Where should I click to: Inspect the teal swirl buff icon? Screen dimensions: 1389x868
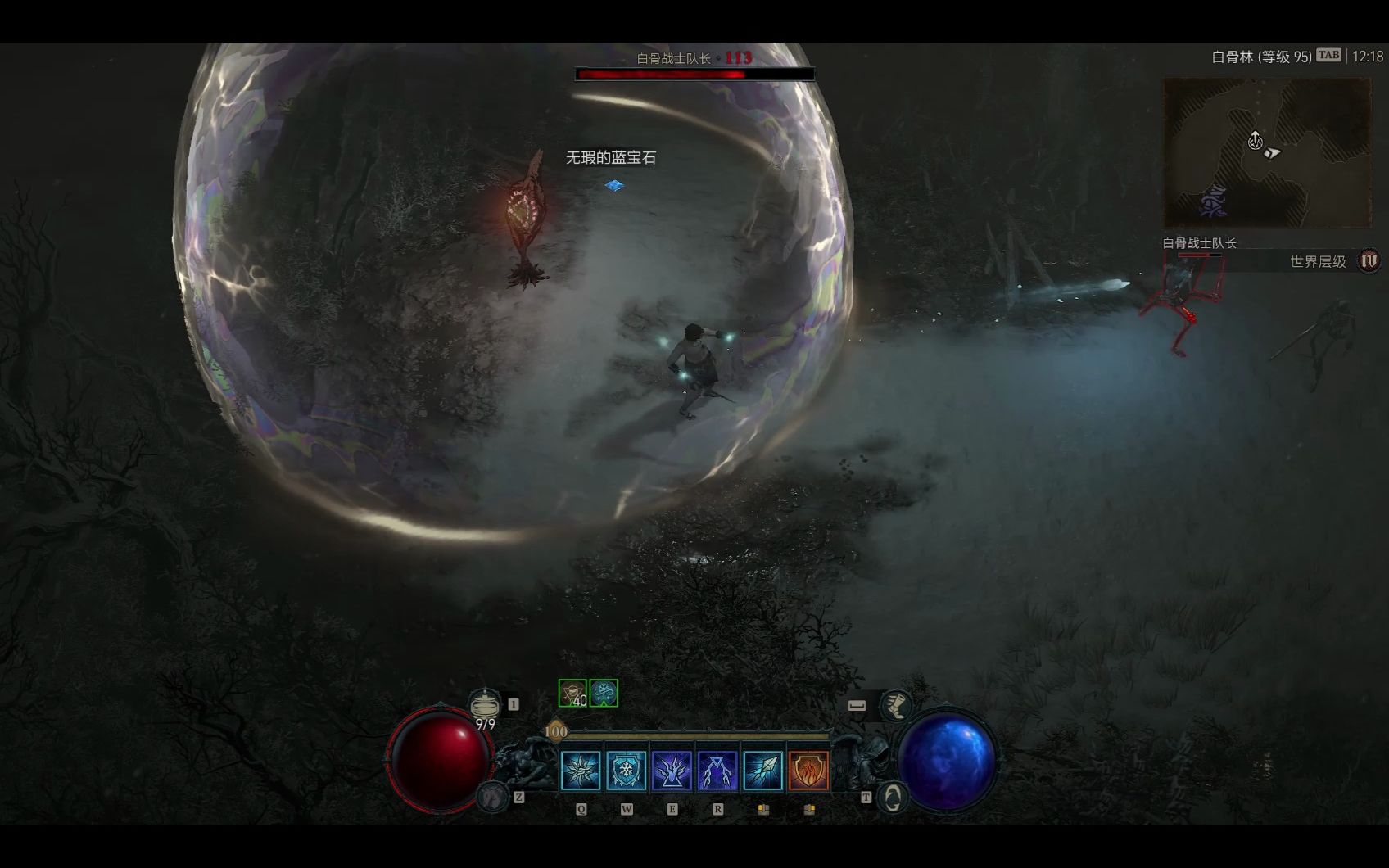604,694
